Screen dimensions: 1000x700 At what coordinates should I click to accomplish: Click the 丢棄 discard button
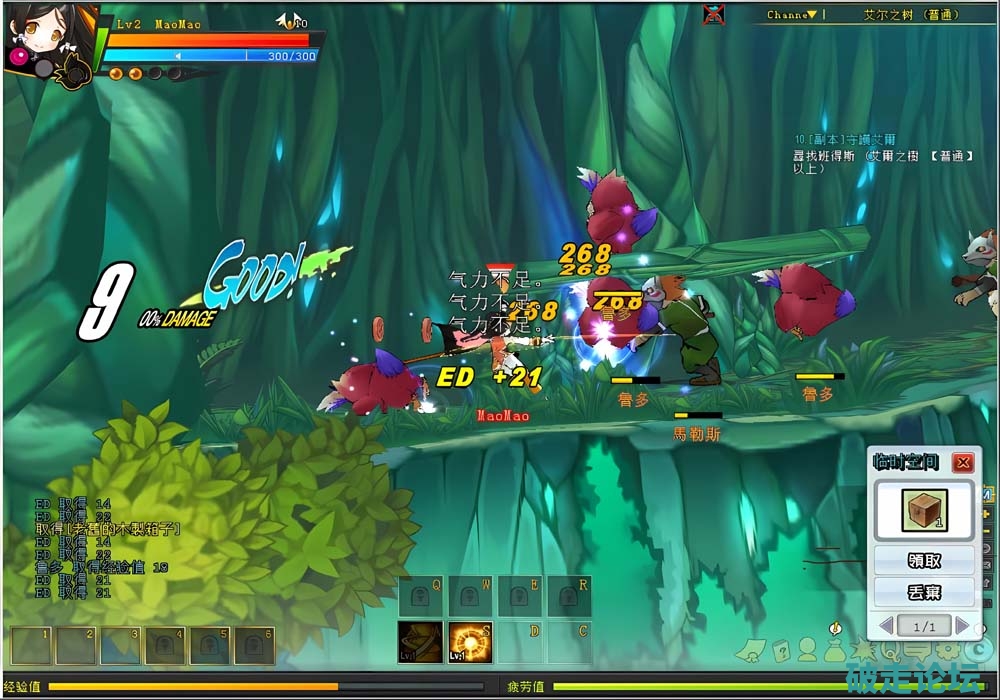click(x=924, y=592)
